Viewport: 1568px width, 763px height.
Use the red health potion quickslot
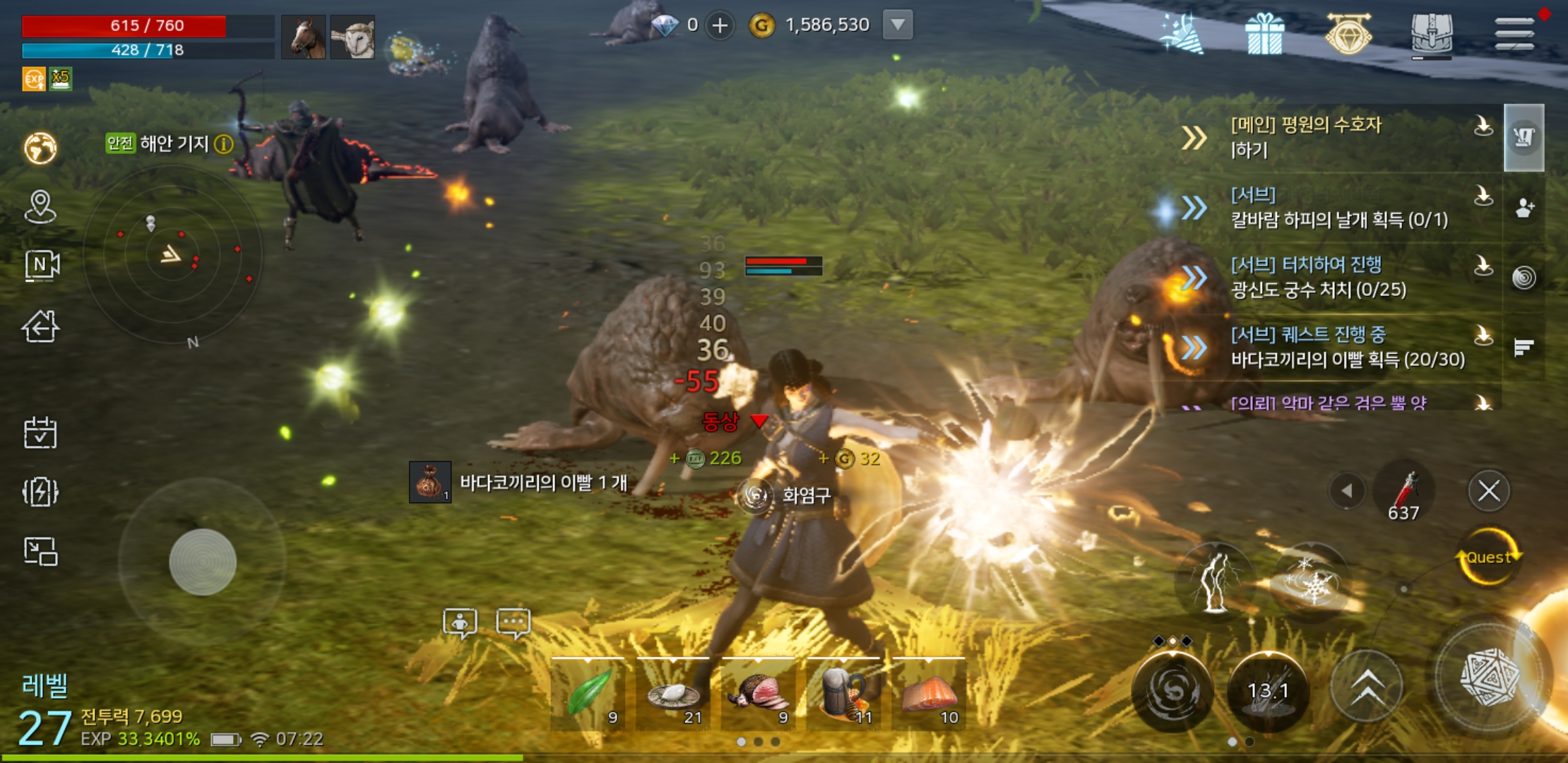1404,492
